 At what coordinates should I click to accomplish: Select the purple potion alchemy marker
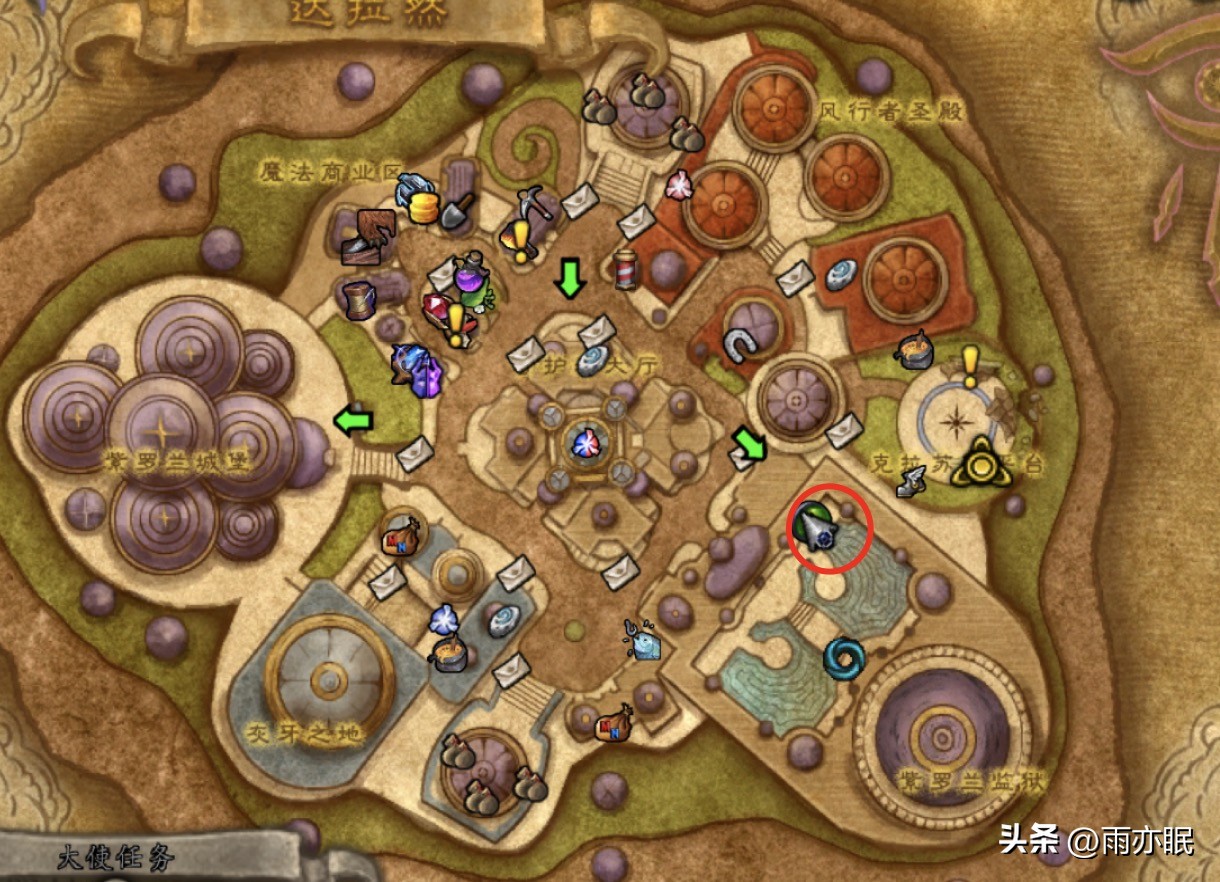tap(470, 279)
